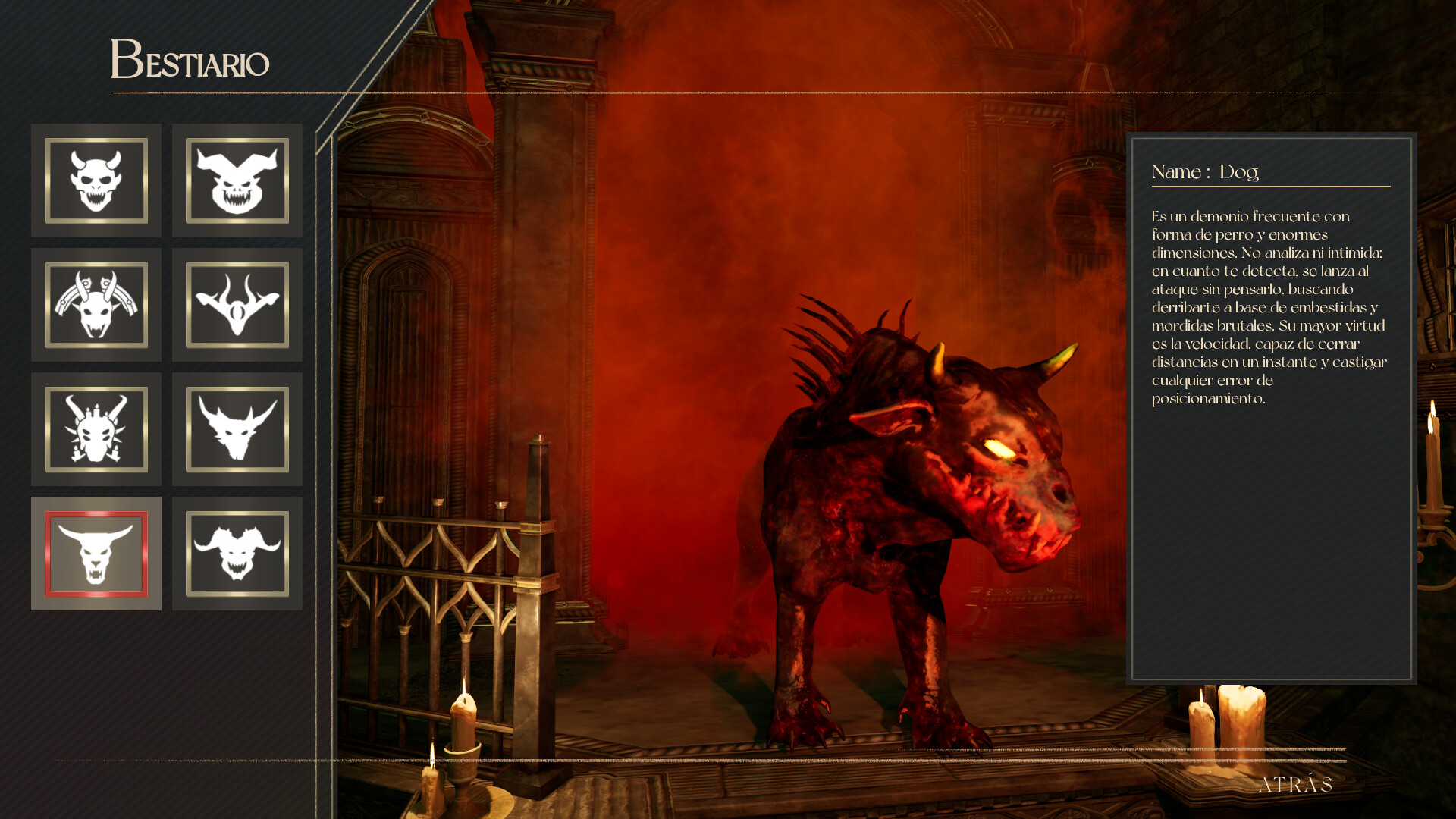Open the winged sigil demon bestiary entry

pyautogui.click(x=237, y=306)
